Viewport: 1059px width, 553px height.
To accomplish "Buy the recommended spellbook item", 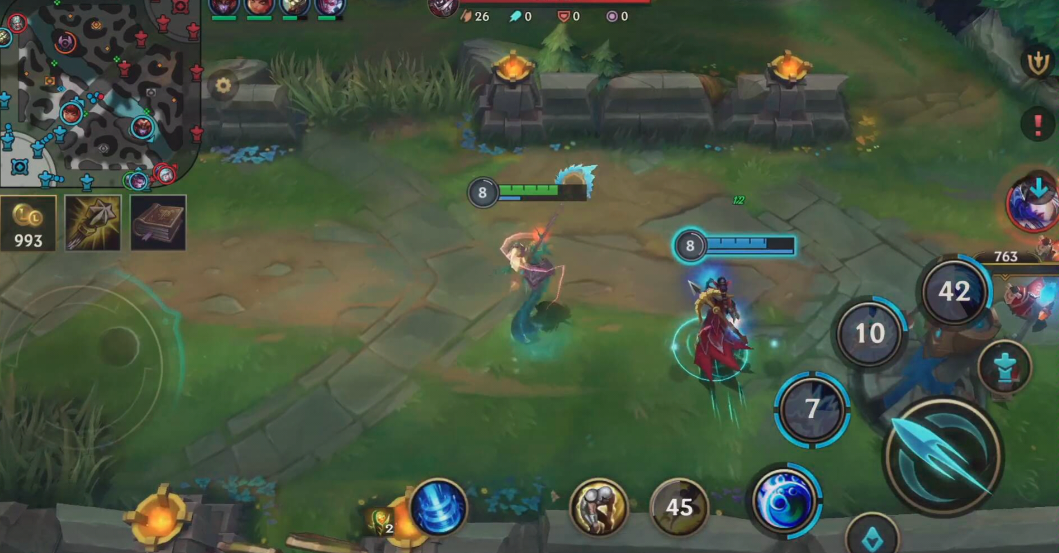I will pyautogui.click(x=157, y=222).
